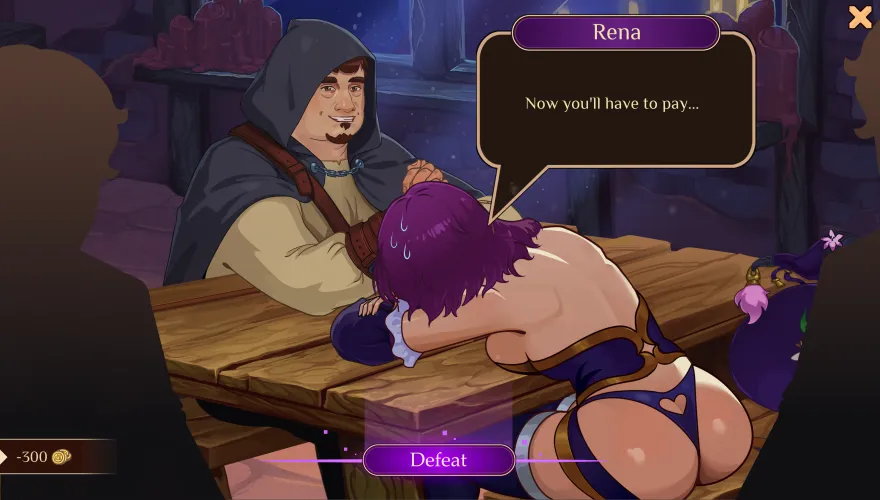Close the scene with the X button
The width and height of the screenshot is (880, 500).
tap(860, 16)
